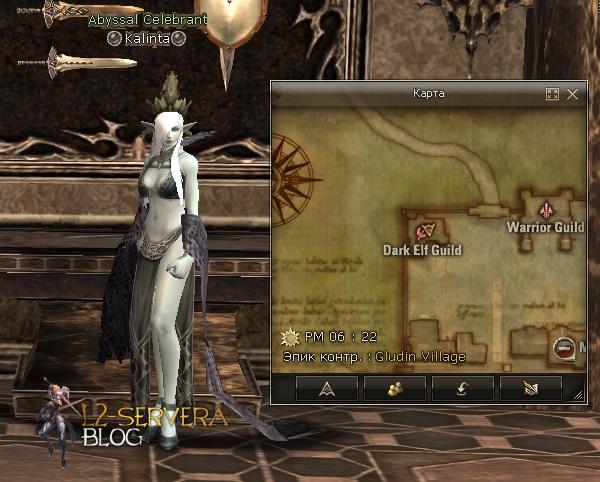Select the Warrior Guild map marker
Image resolution: width=600 pixels, height=482 pixels.
coord(546,210)
